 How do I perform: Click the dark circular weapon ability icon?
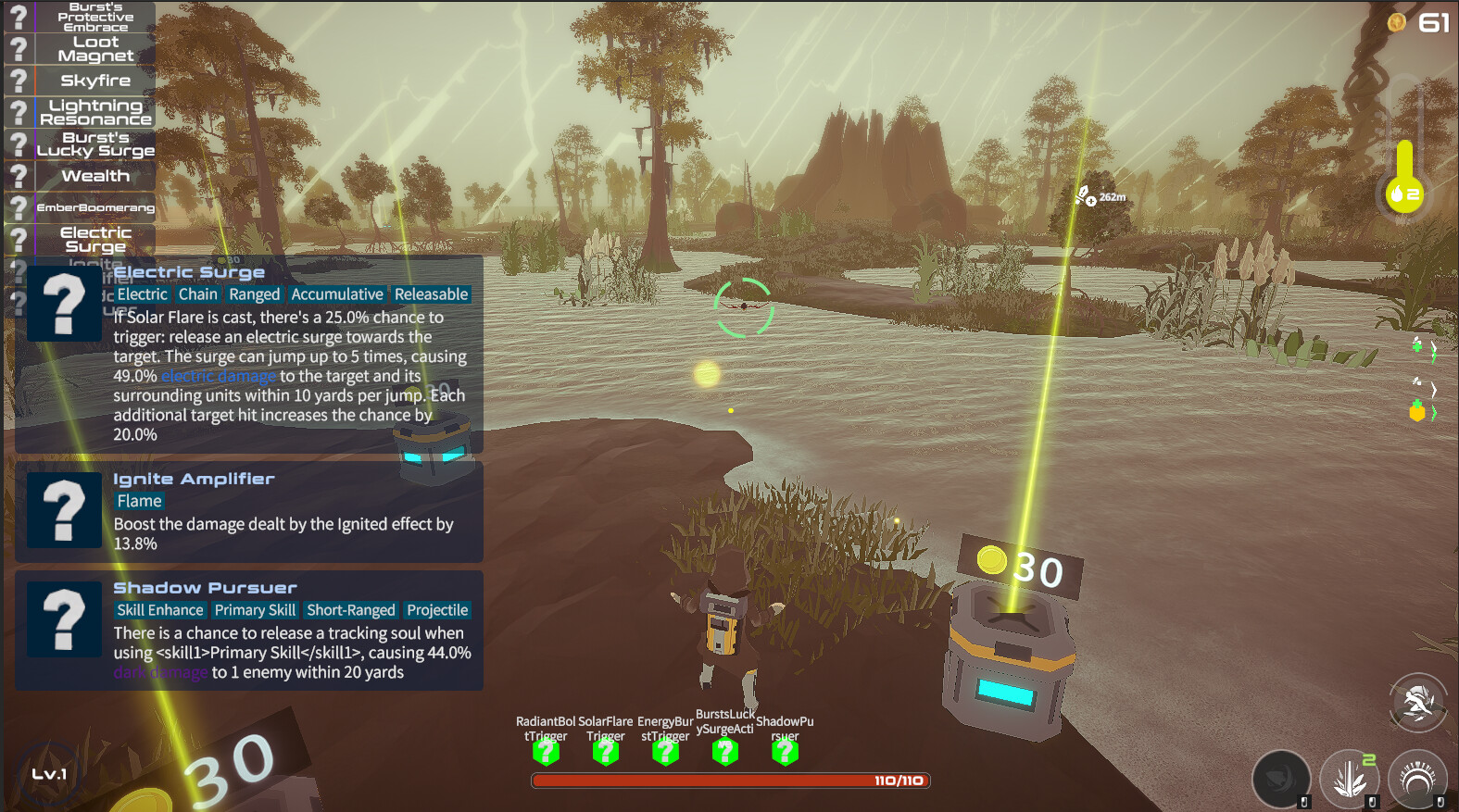pyautogui.click(x=1282, y=778)
